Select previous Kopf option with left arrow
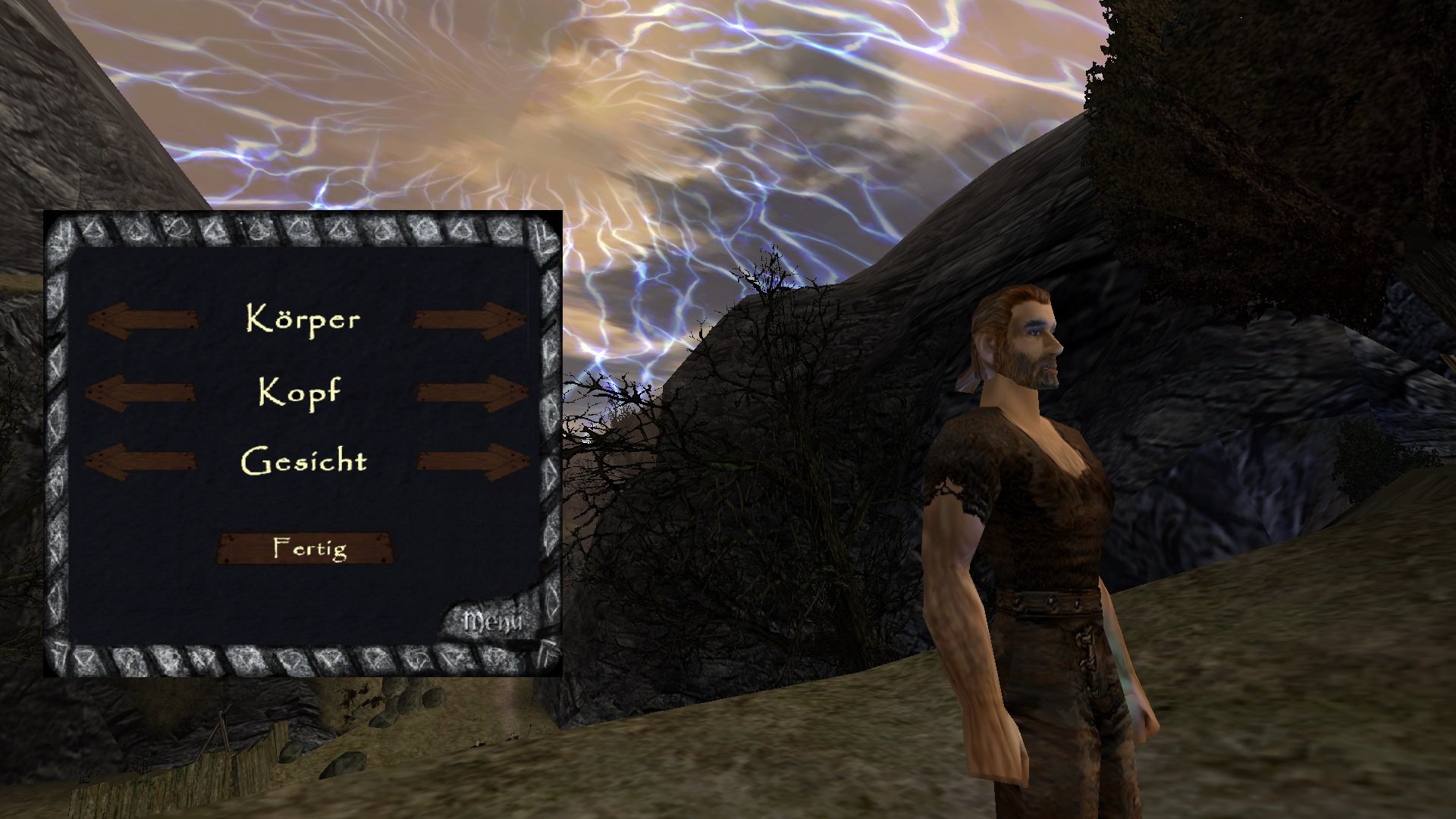Viewport: 1456px width, 819px height. coord(141,393)
